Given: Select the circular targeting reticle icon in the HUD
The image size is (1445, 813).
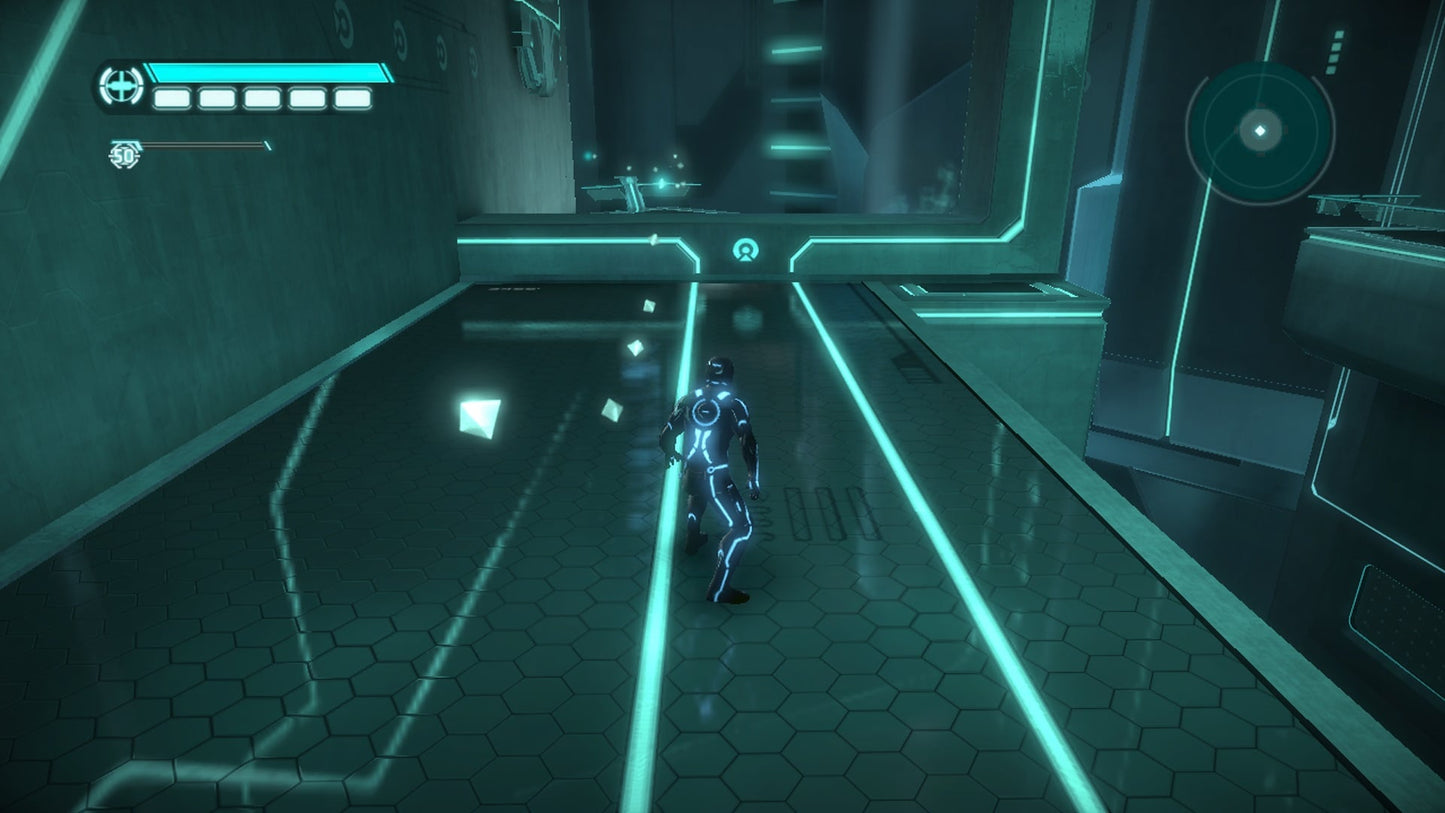Looking at the screenshot, I should coord(120,87).
